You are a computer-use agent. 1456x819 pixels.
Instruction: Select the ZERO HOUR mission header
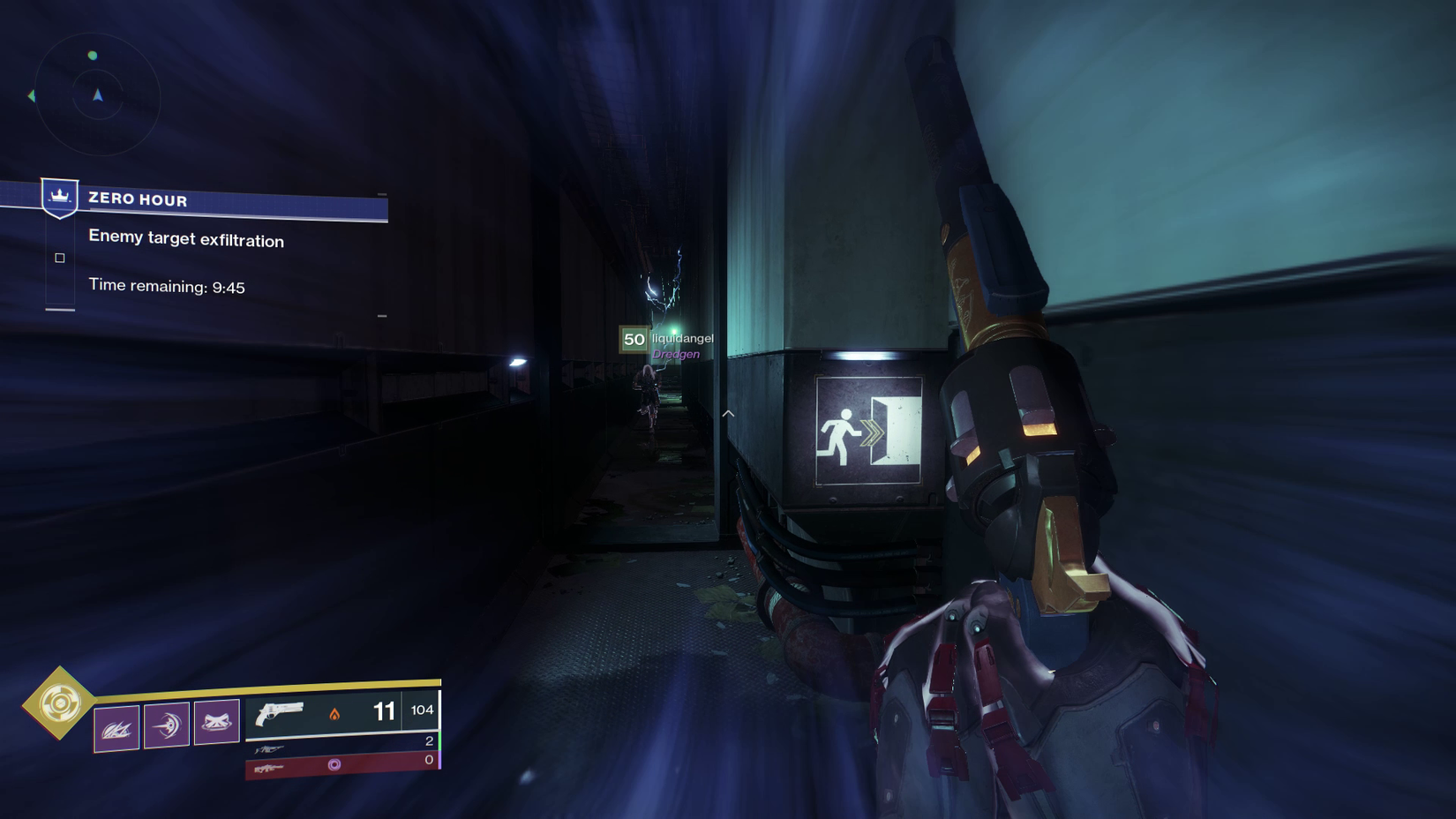tap(137, 200)
